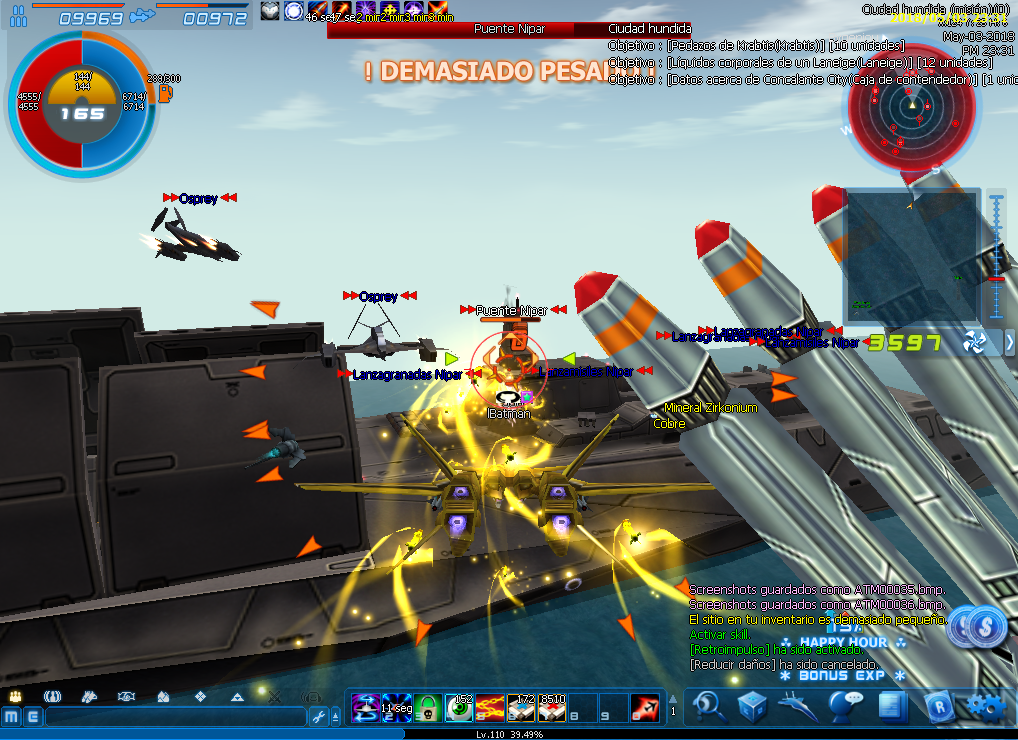This screenshot has width=1018, height=740.
Task: Activate the red and yellow chains skill
Action: (x=489, y=707)
